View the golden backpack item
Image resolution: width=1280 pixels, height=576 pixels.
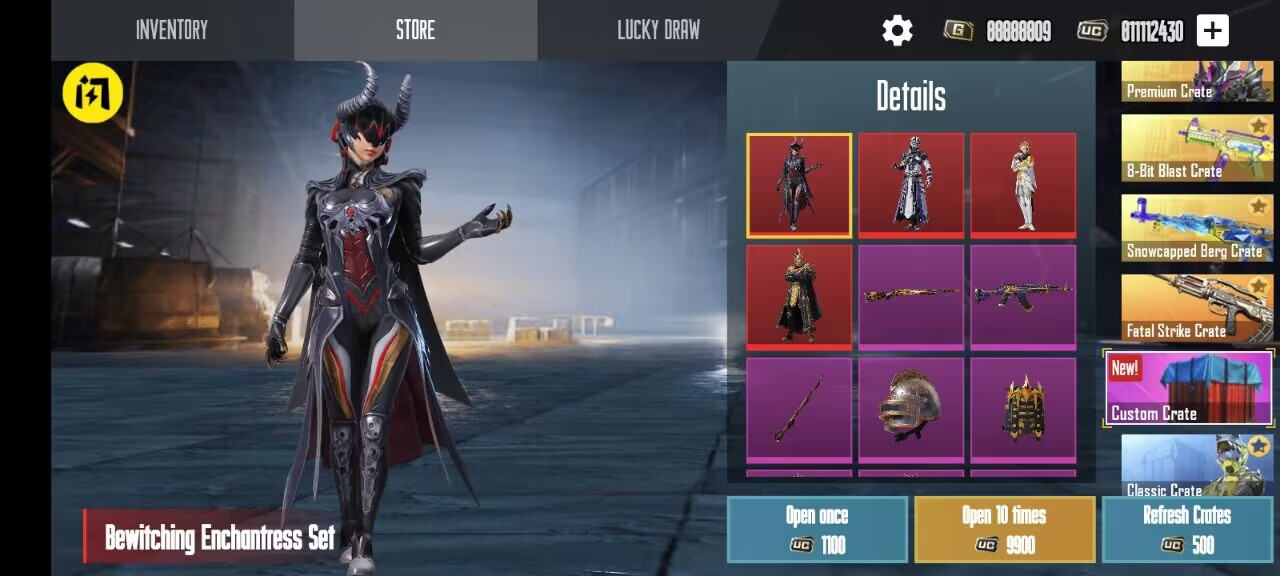(1023, 408)
